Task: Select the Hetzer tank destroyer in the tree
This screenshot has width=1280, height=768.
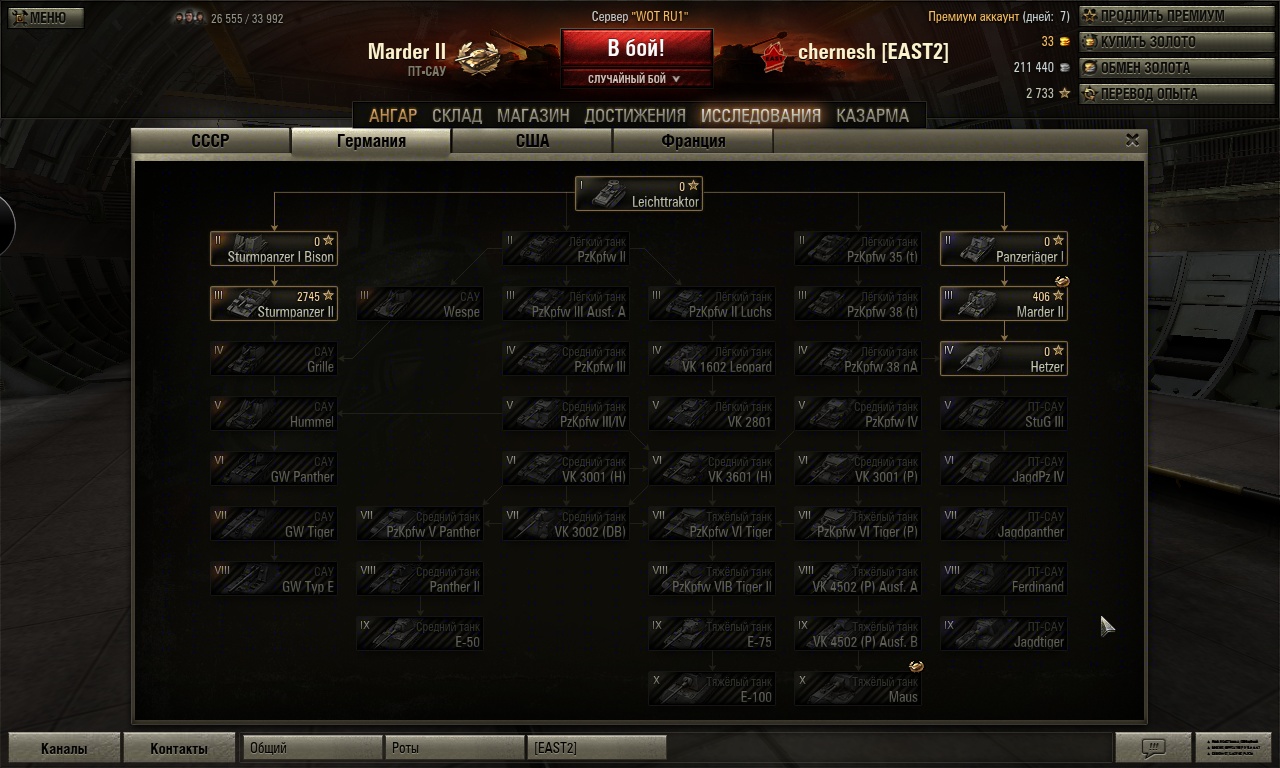Action: point(1003,359)
